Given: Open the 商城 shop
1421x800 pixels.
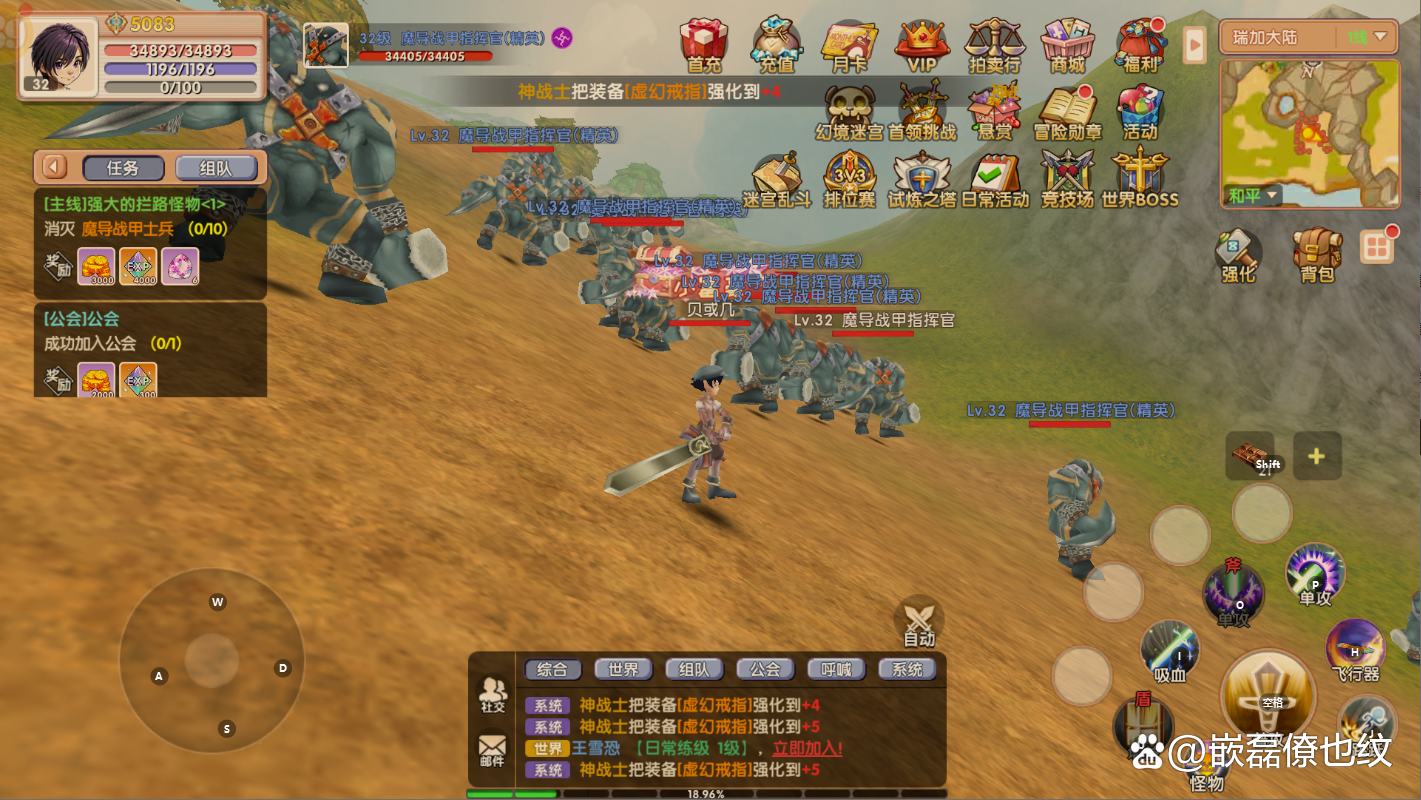Looking at the screenshot, I should [1067, 45].
